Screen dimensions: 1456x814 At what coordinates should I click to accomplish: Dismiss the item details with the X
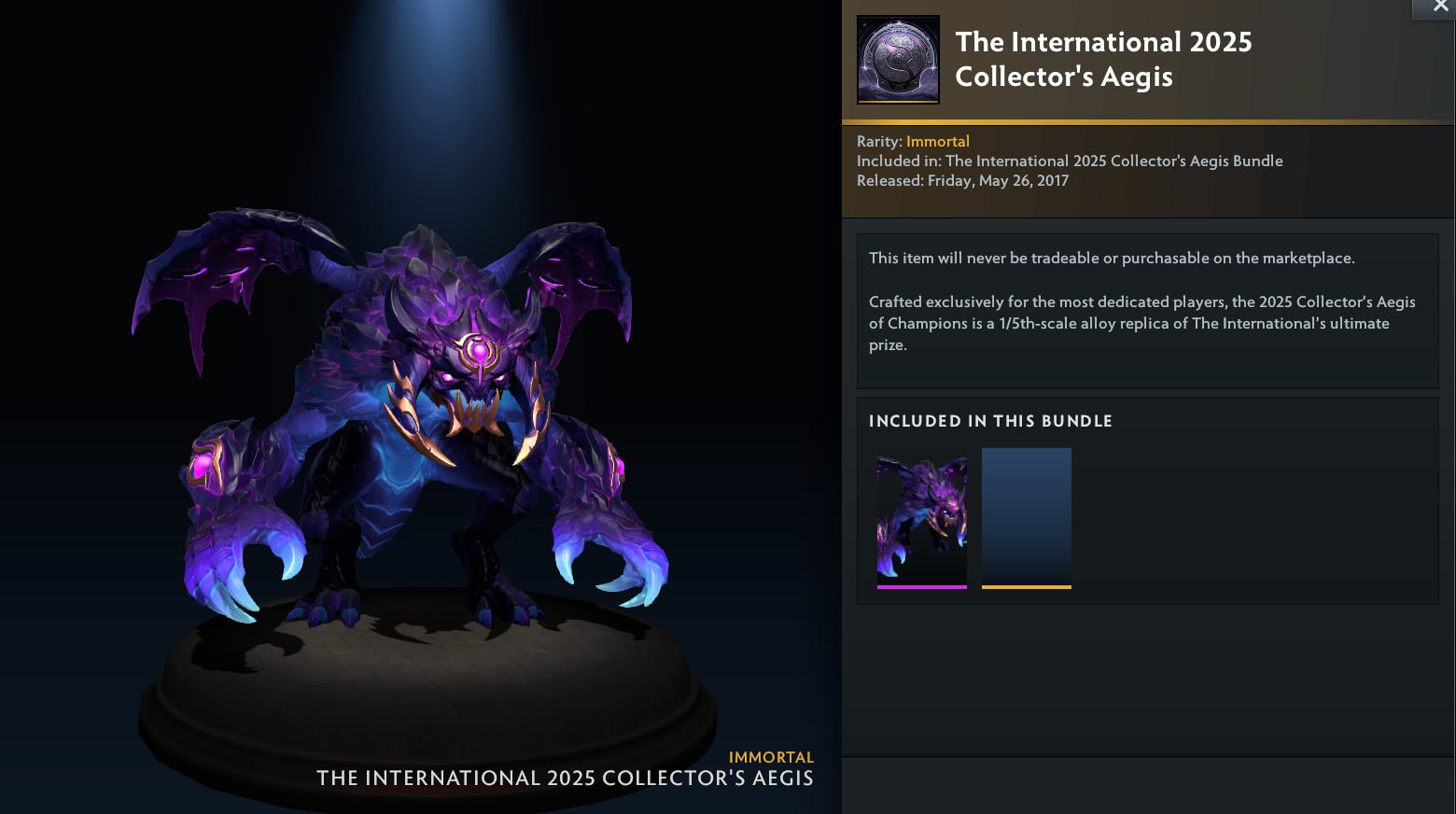[1439, 7]
